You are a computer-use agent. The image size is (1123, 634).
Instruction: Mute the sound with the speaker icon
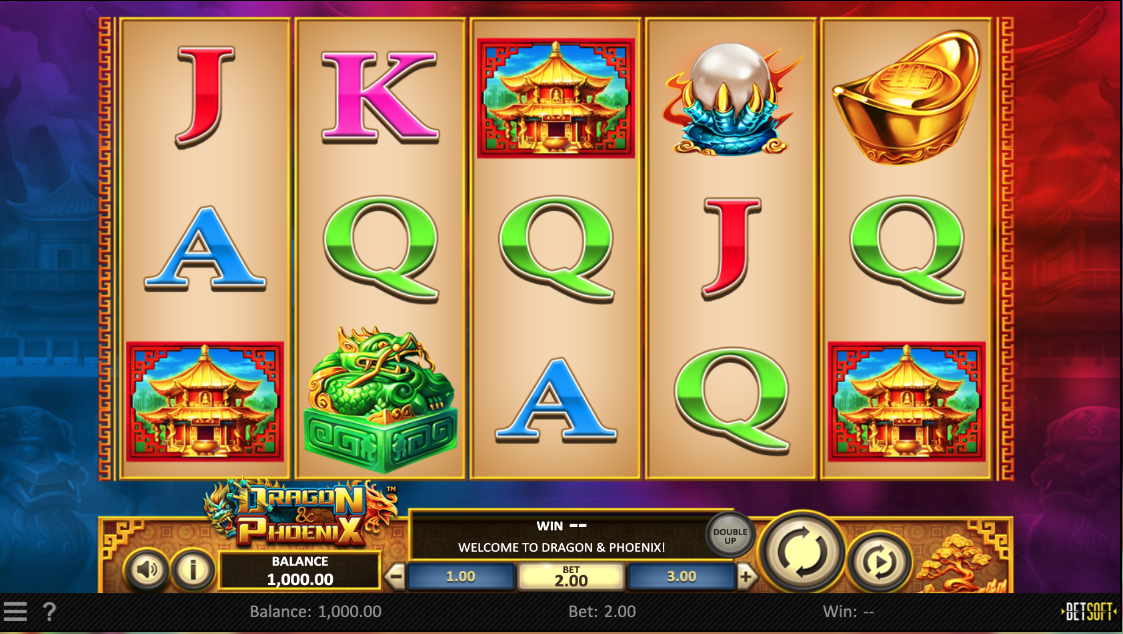(146, 570)
